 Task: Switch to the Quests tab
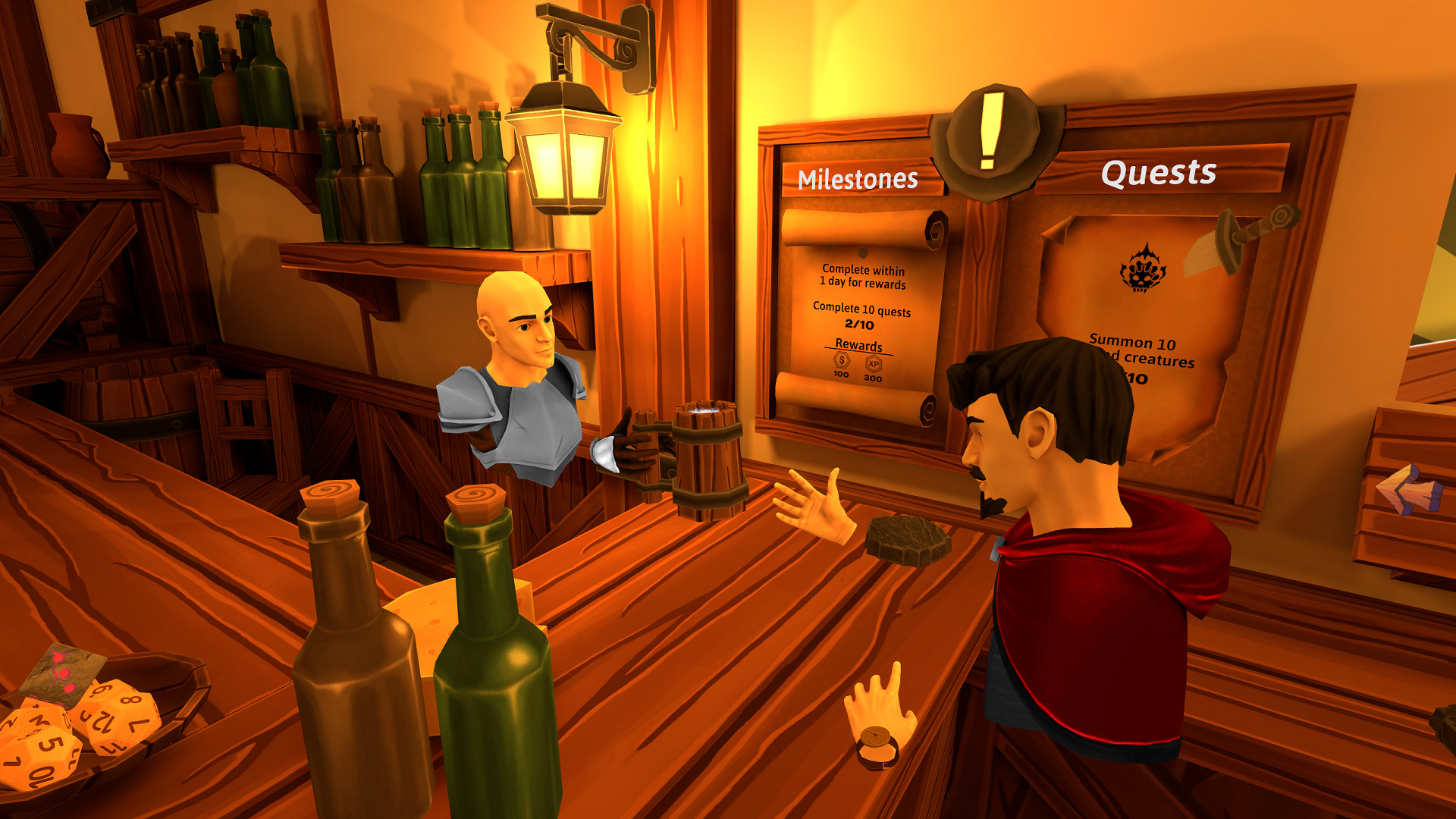[x=1159, y=173]
